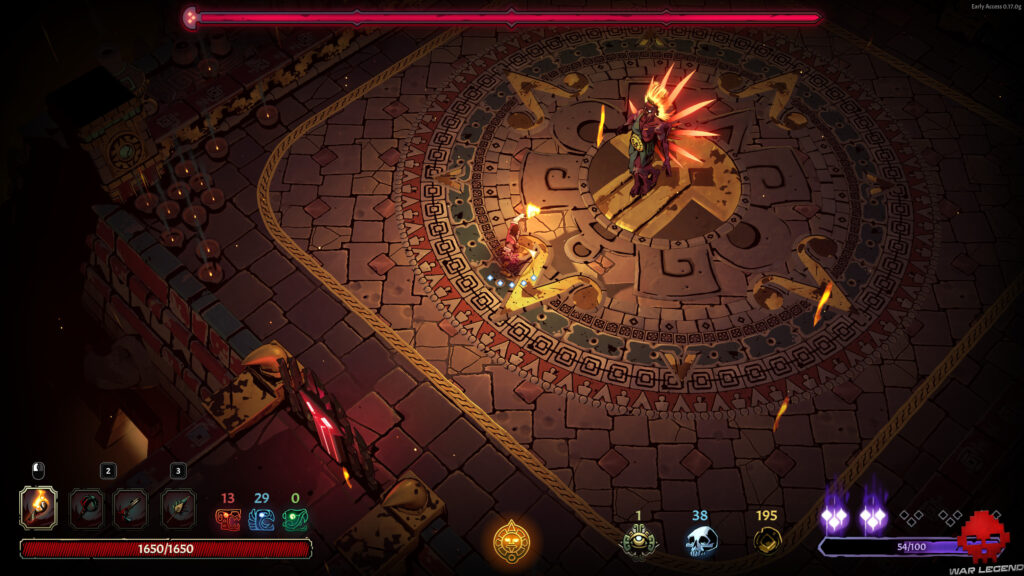Viewport: 1024px width, 576px height.
Task: Click the blue glyph stat icon
Action: click(261, 519)
